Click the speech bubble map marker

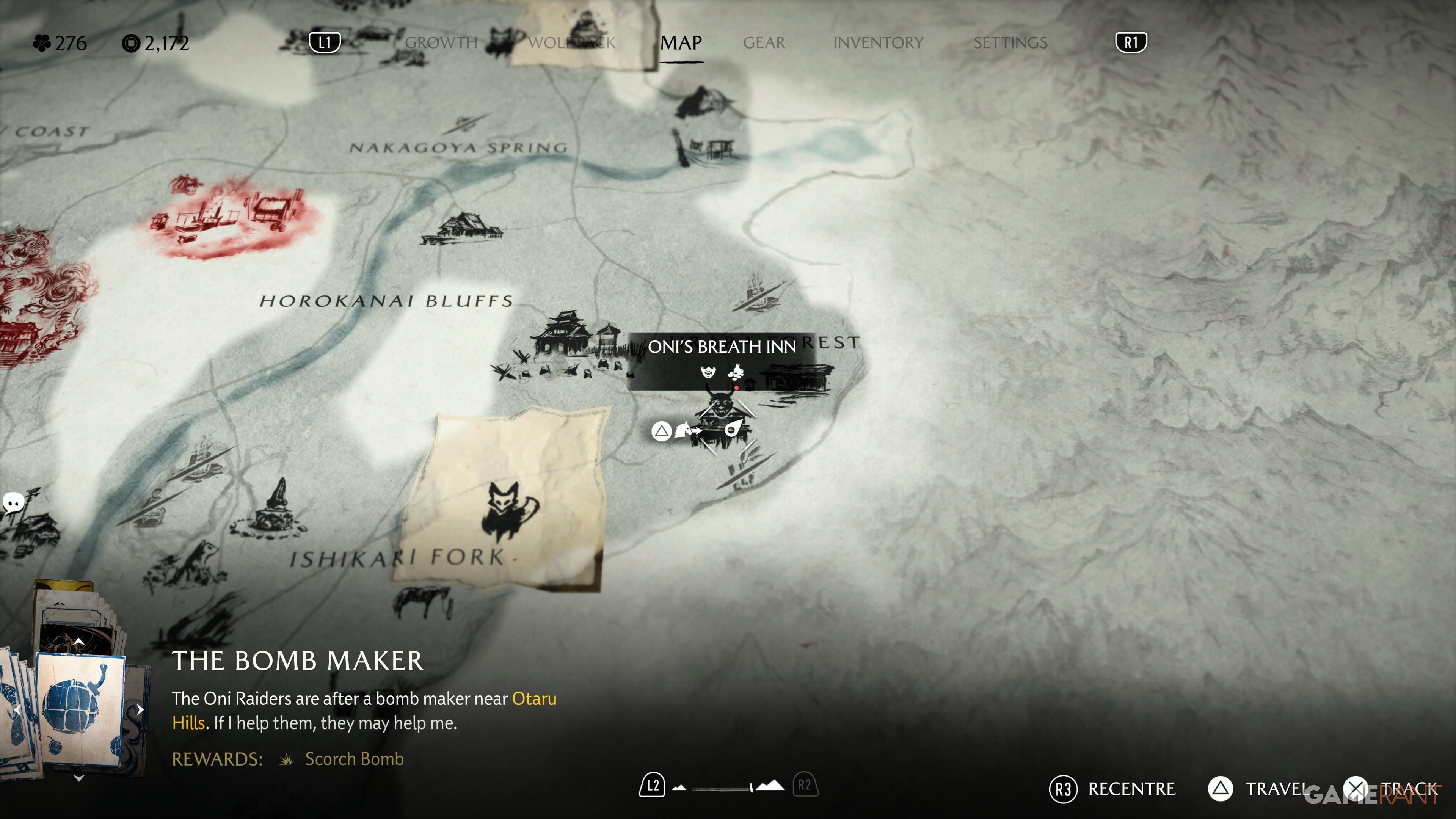13,502
